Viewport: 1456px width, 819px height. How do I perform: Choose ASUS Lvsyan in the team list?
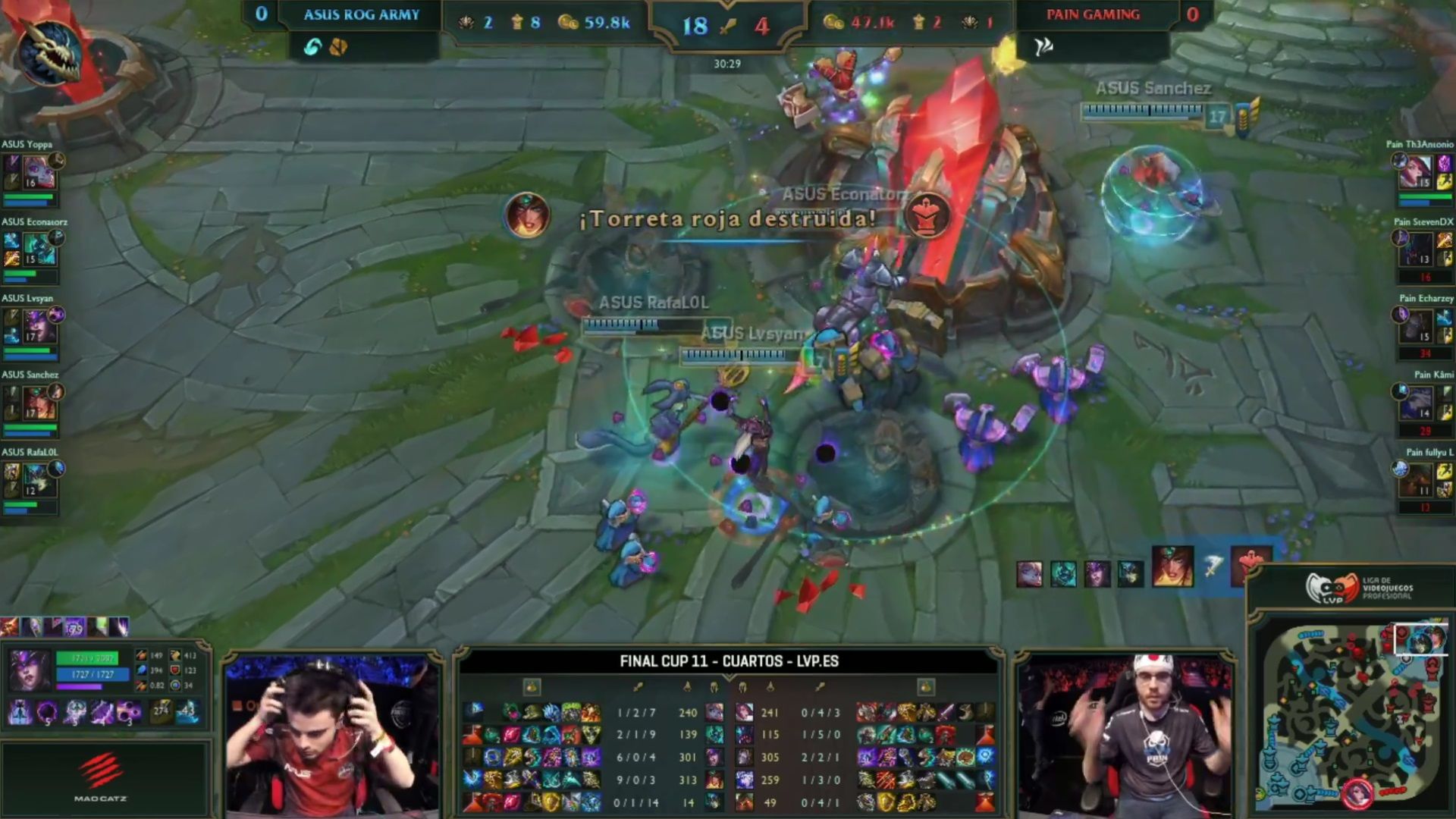tap(38, 328)
